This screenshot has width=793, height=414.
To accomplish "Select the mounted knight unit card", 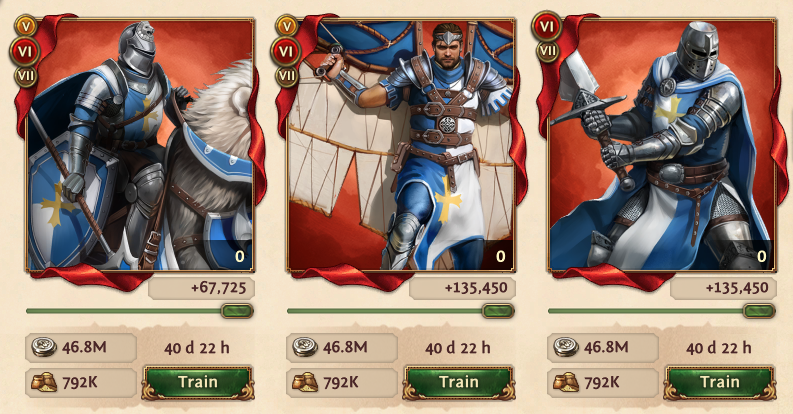I will tap(139, 150).
